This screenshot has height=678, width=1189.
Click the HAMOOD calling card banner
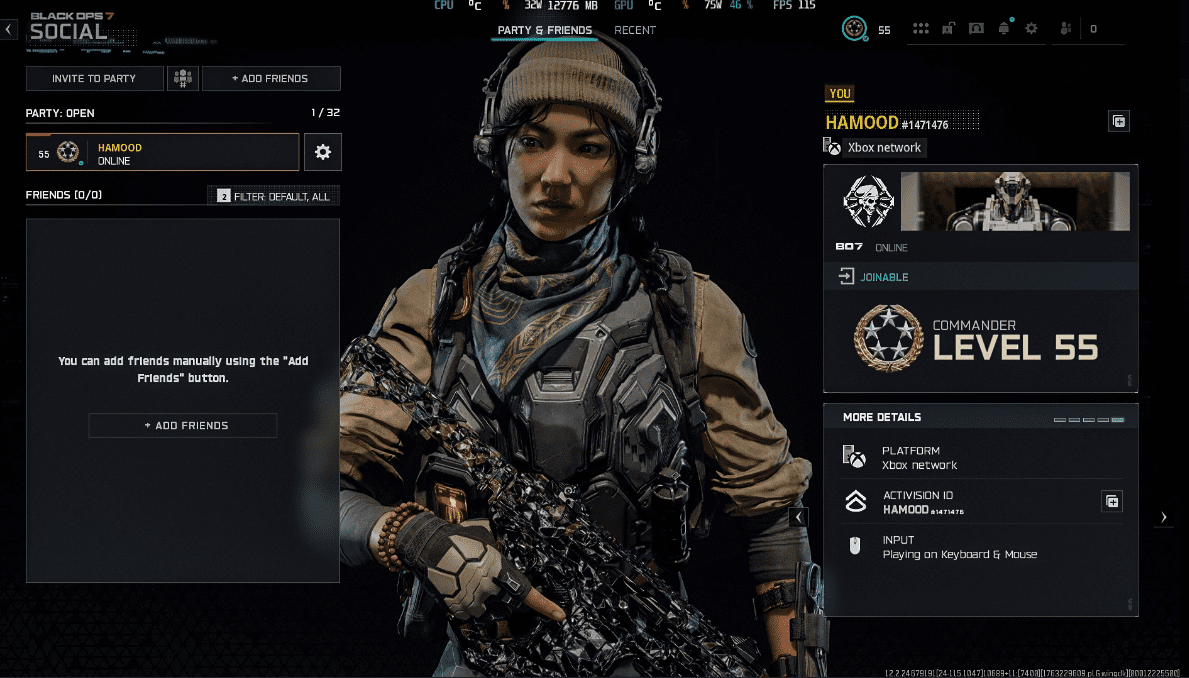[1015, 201]
